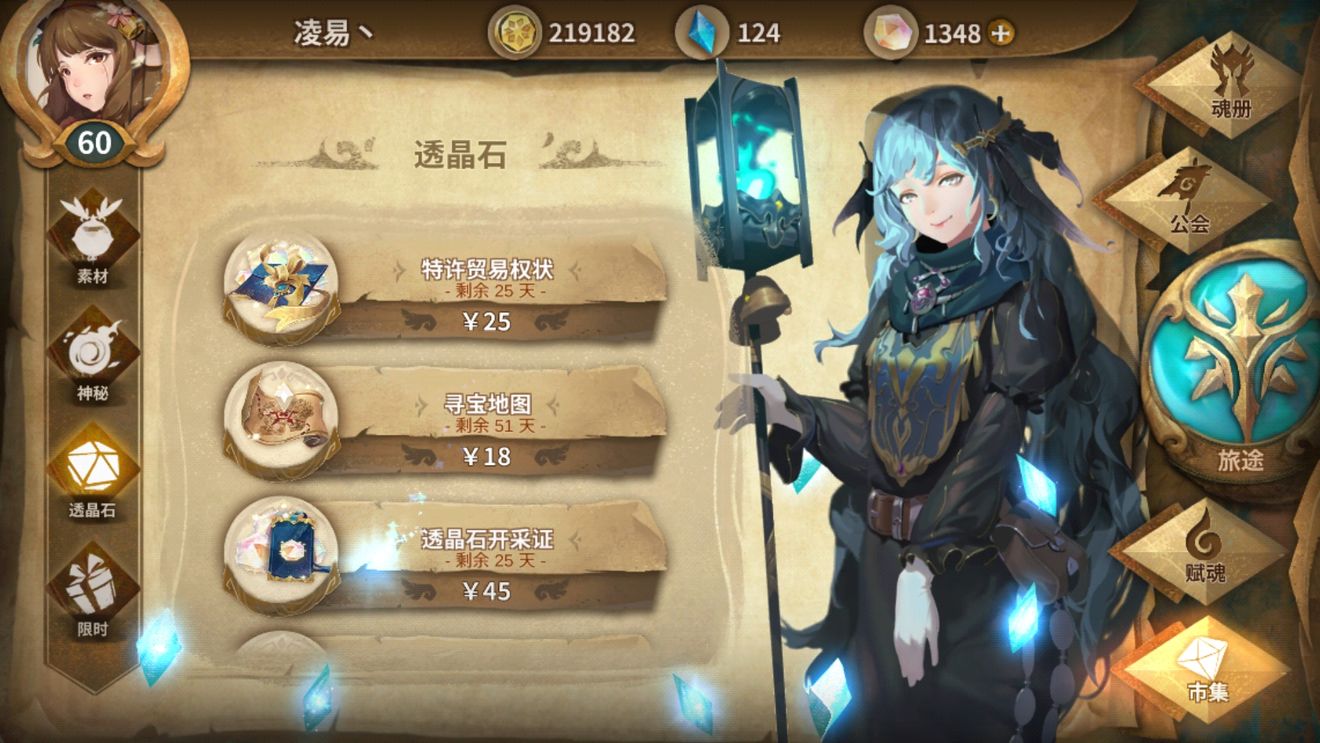This screenshot has width=1320, height=743.
Task: Open the 限时 gift tab
Action: tap(93, 590)
